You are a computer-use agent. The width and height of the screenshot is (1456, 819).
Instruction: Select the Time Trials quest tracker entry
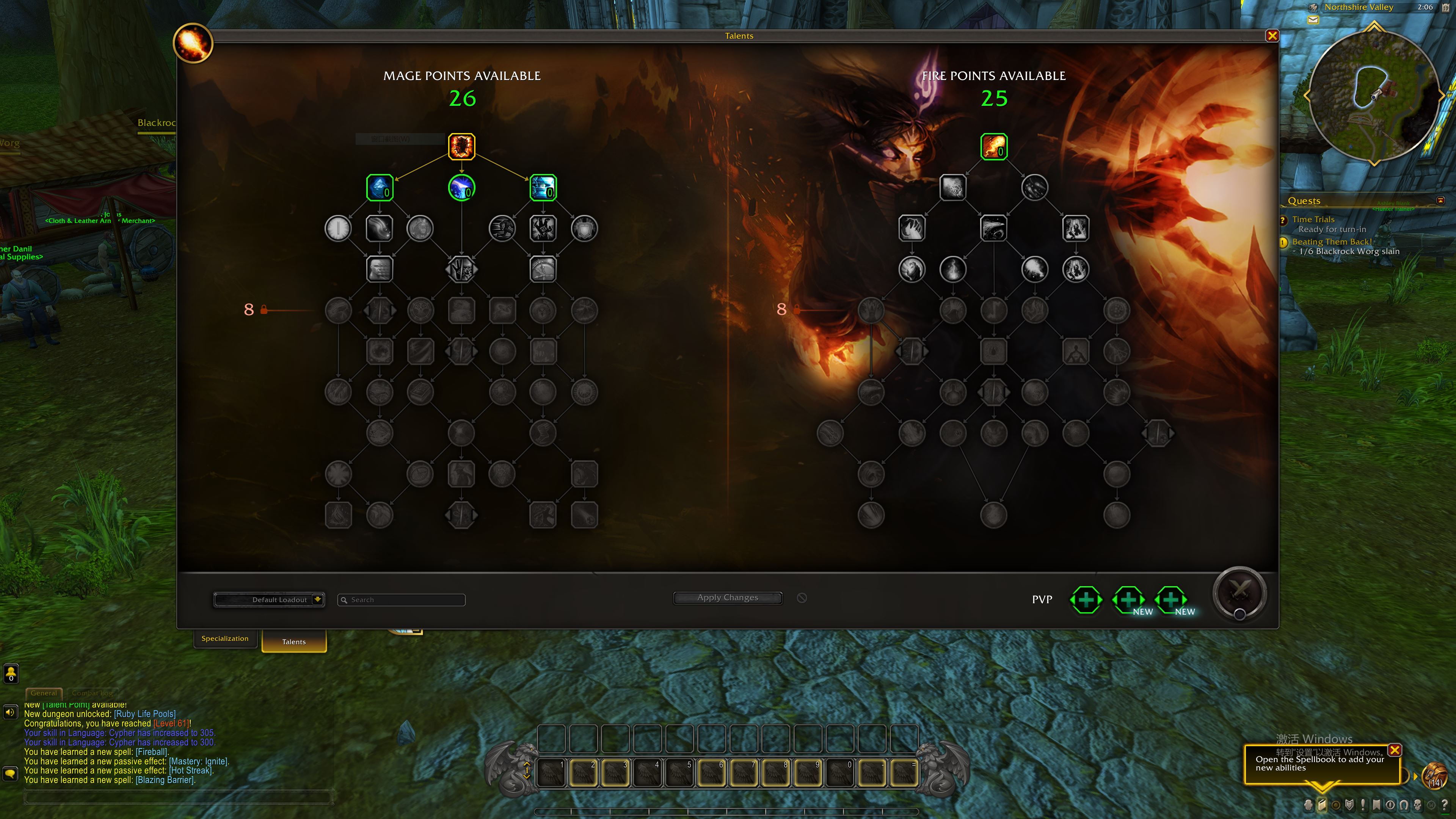(1313, 219)
